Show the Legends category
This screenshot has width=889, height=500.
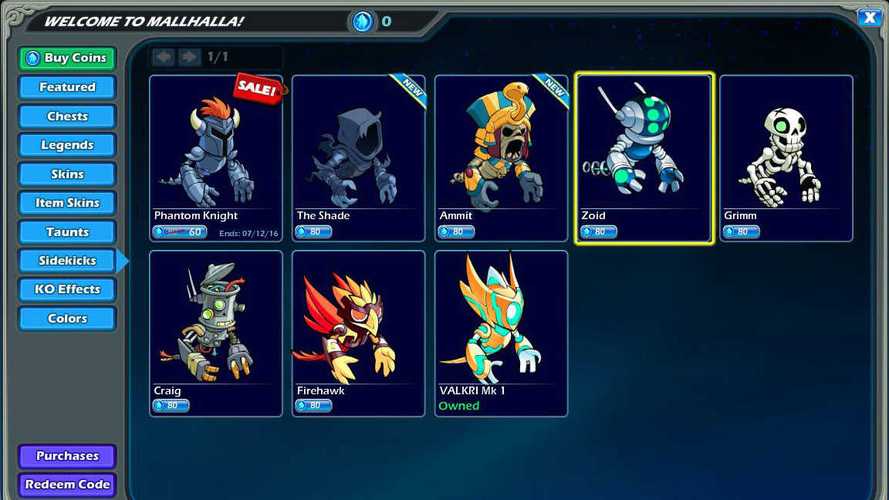(x=67, y=145)
